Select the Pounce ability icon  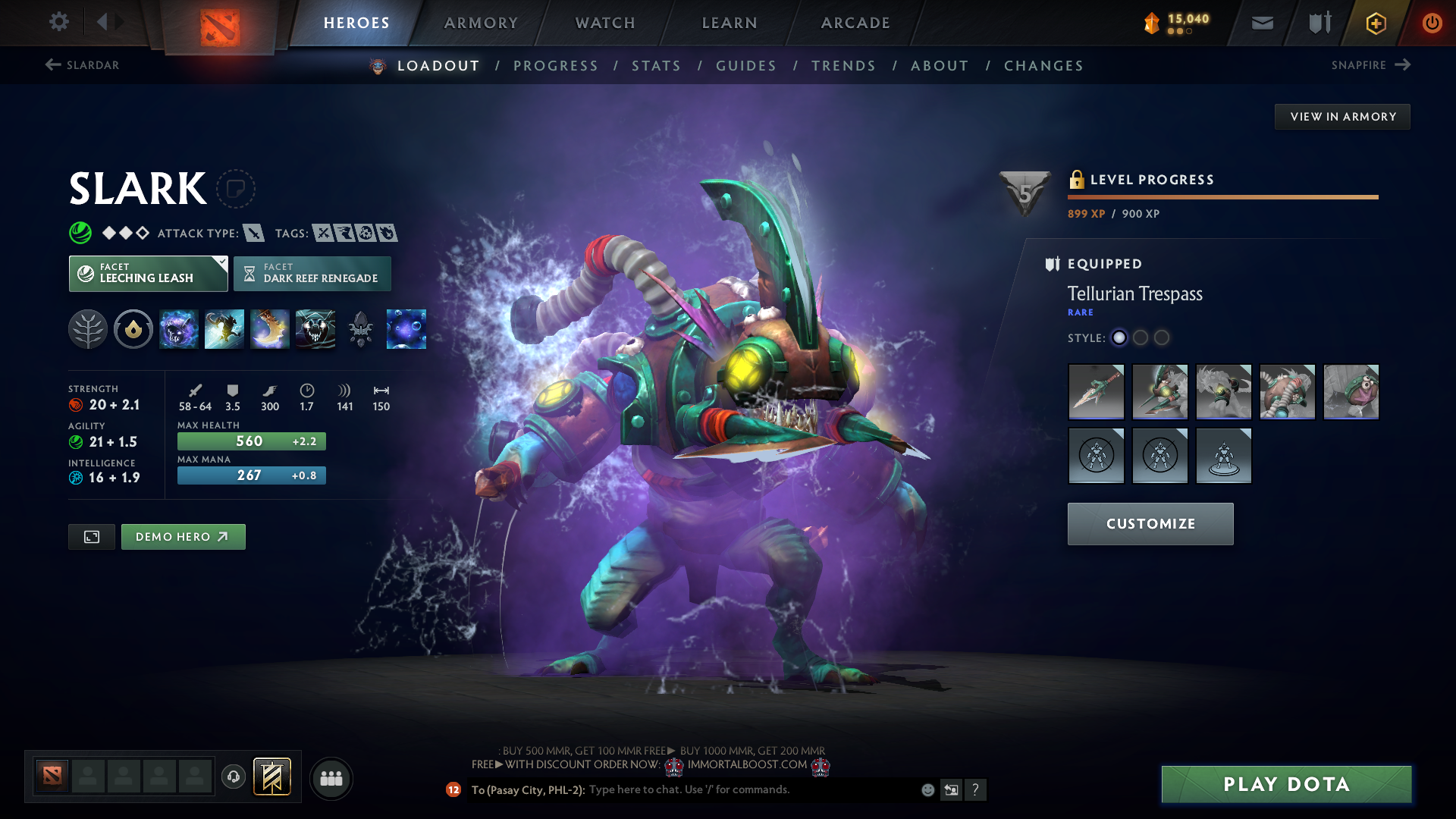tap(224, 329)
